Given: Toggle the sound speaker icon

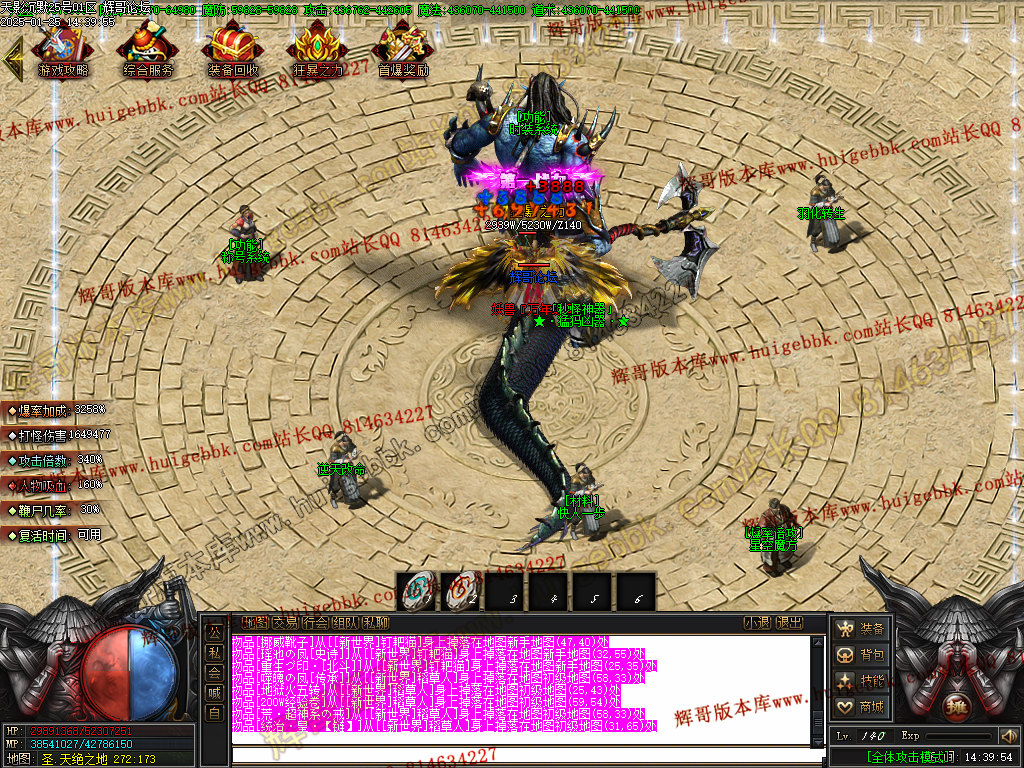Looking at the screenshot, I should (1008, 736).
